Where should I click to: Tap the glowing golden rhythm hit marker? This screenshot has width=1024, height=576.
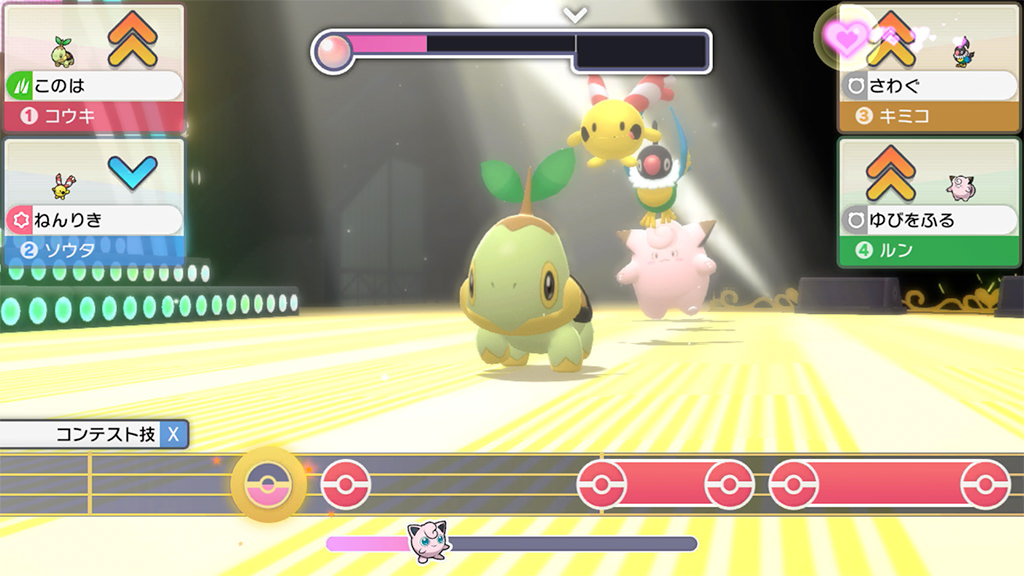[x=269, y=484]
